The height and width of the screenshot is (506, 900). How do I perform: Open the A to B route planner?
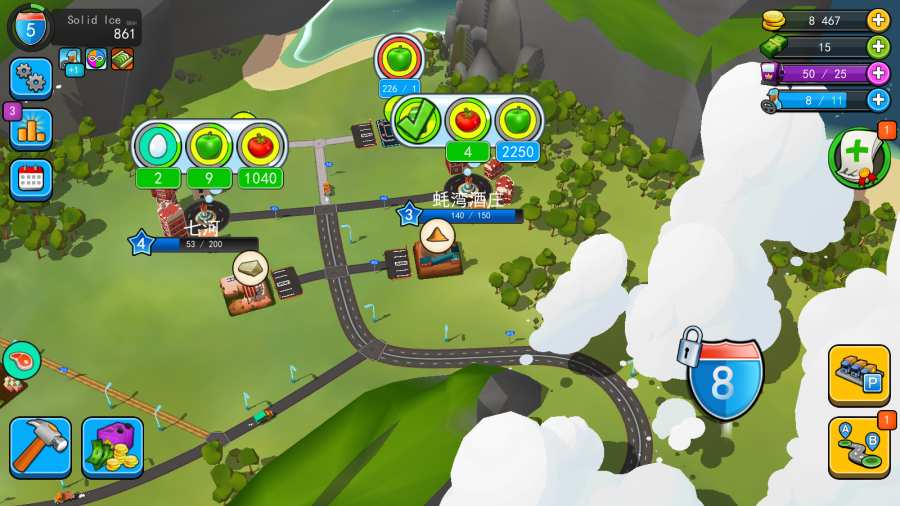(859, 446)
